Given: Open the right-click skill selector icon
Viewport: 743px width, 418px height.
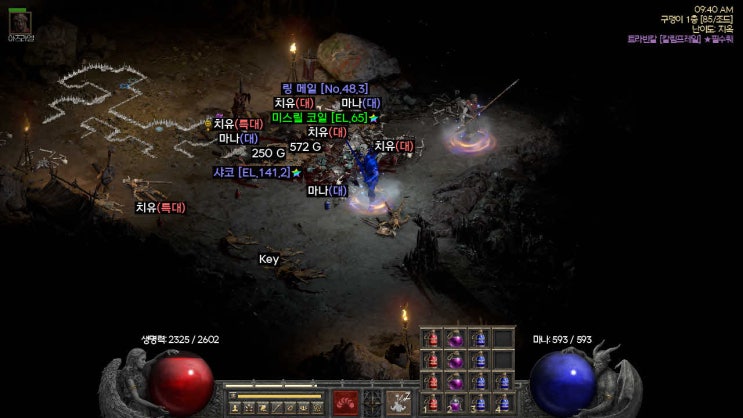Looking at the screenshot, I should pyautogui.click(x=401, y=402).
